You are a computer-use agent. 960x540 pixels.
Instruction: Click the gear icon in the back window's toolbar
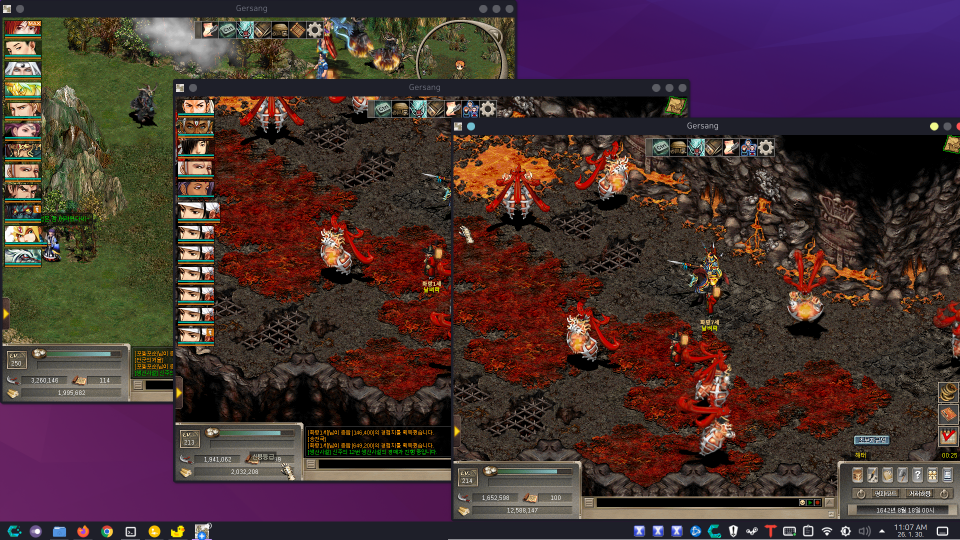pos(315,30)
